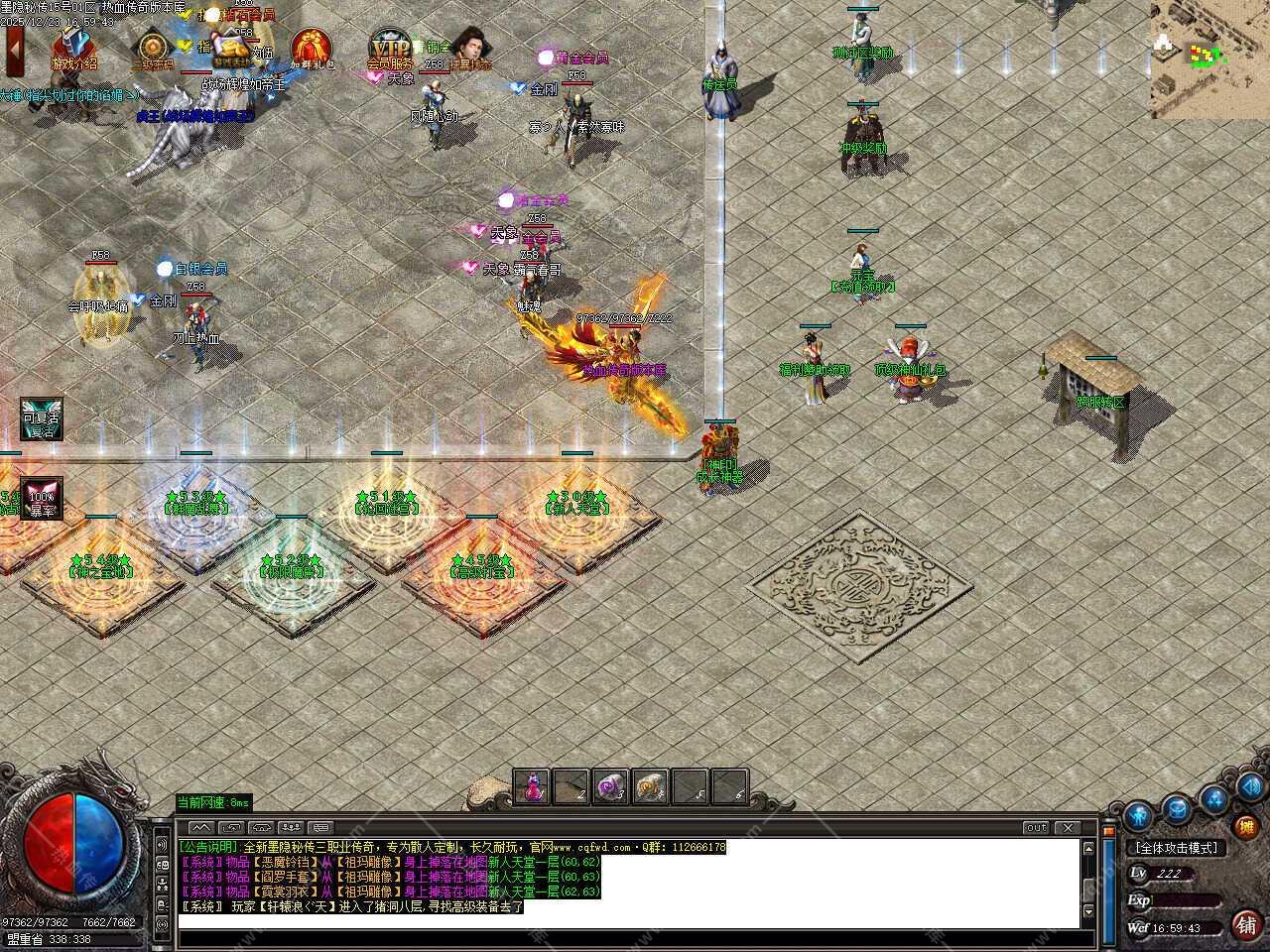Collapse the top icon bar with the red arrow
The image size is (1270, 952).
coord(14,50)
